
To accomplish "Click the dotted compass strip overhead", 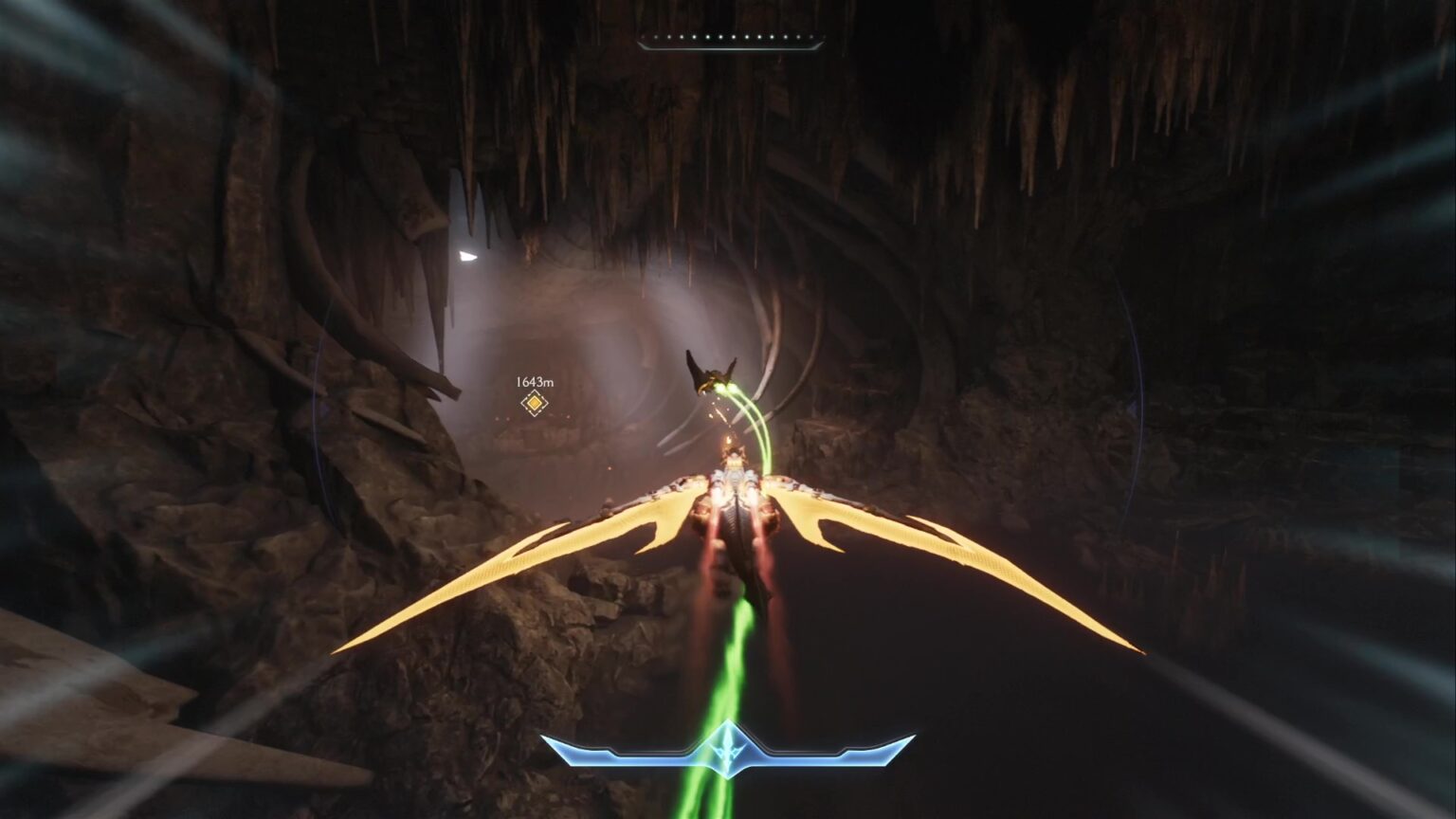I will click(731, 42).
